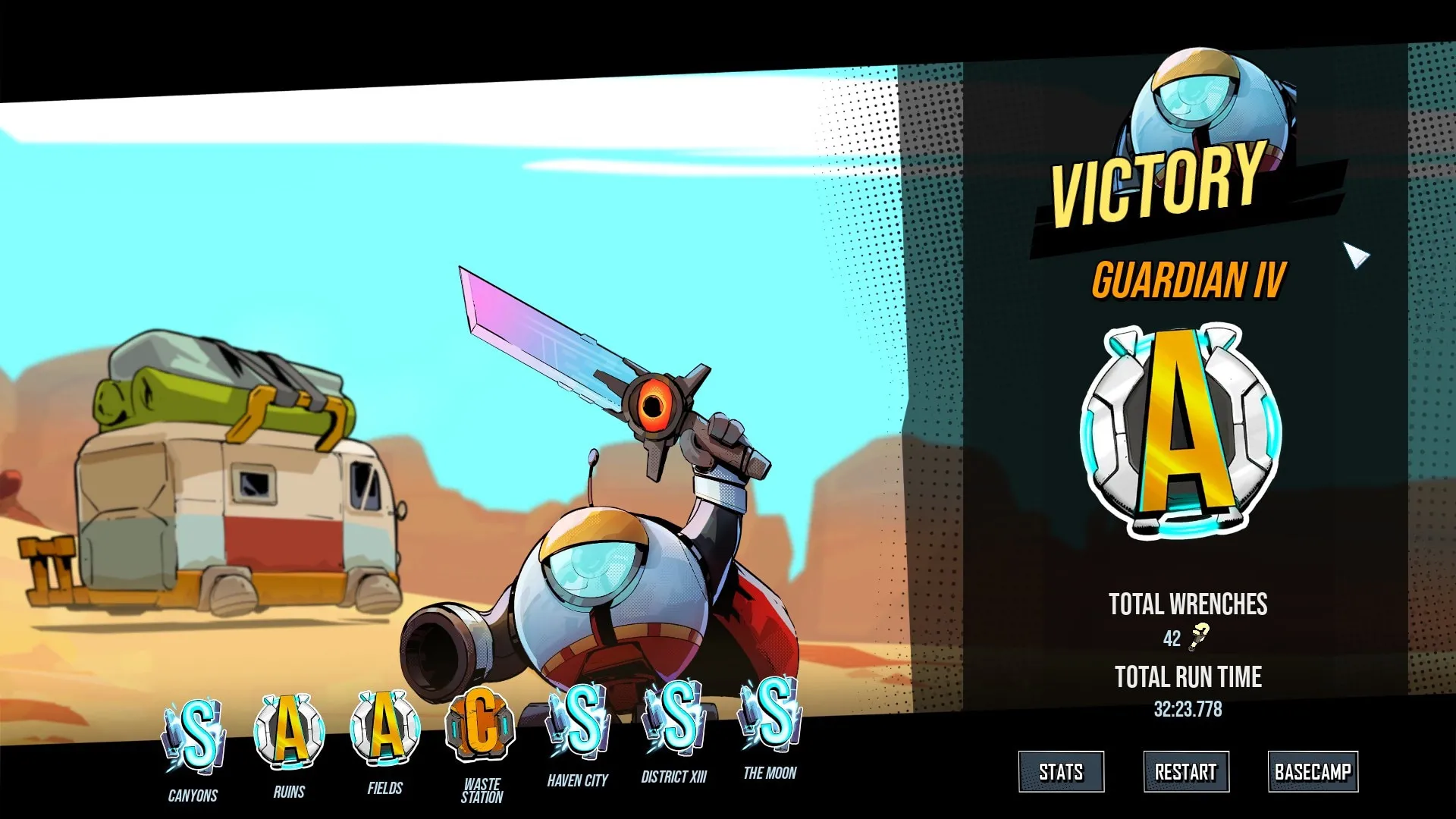Restart the run
Image resolution: width=1456 pixels, height=819 pixels.
[1186, 772]
